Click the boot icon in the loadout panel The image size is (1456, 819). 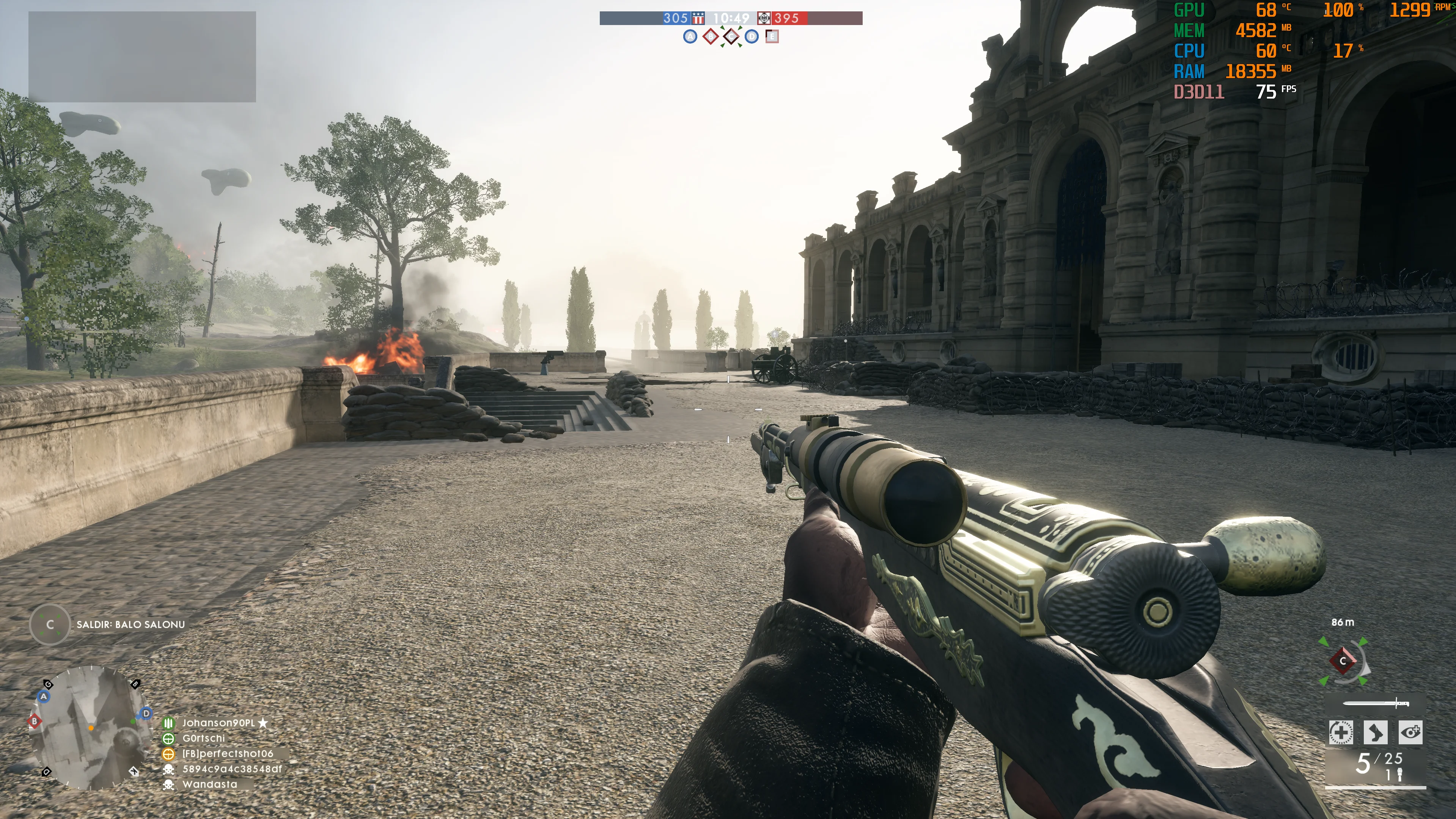coord(1375,733)
